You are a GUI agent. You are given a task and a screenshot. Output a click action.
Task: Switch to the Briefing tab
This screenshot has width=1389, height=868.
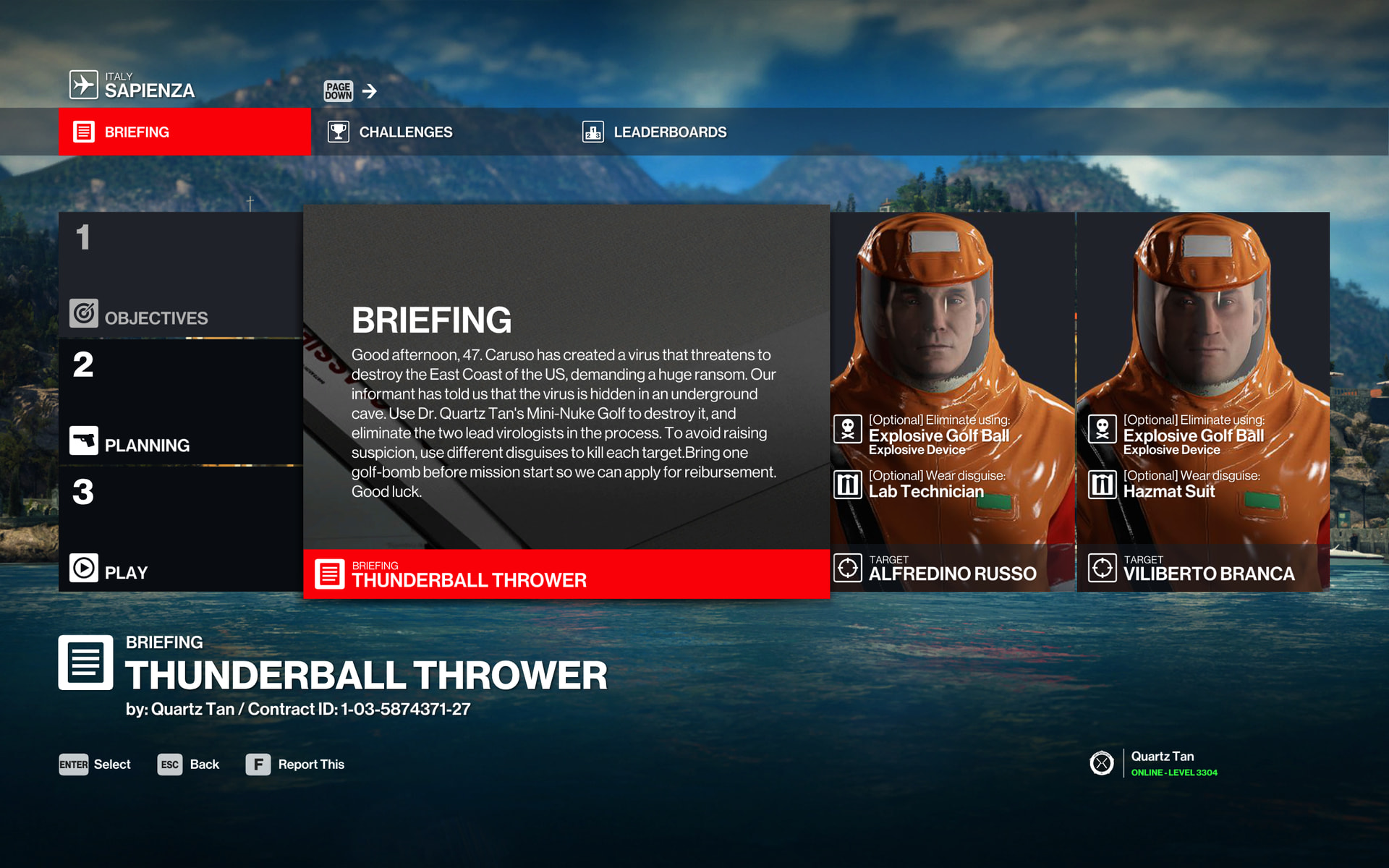[184, 132]
